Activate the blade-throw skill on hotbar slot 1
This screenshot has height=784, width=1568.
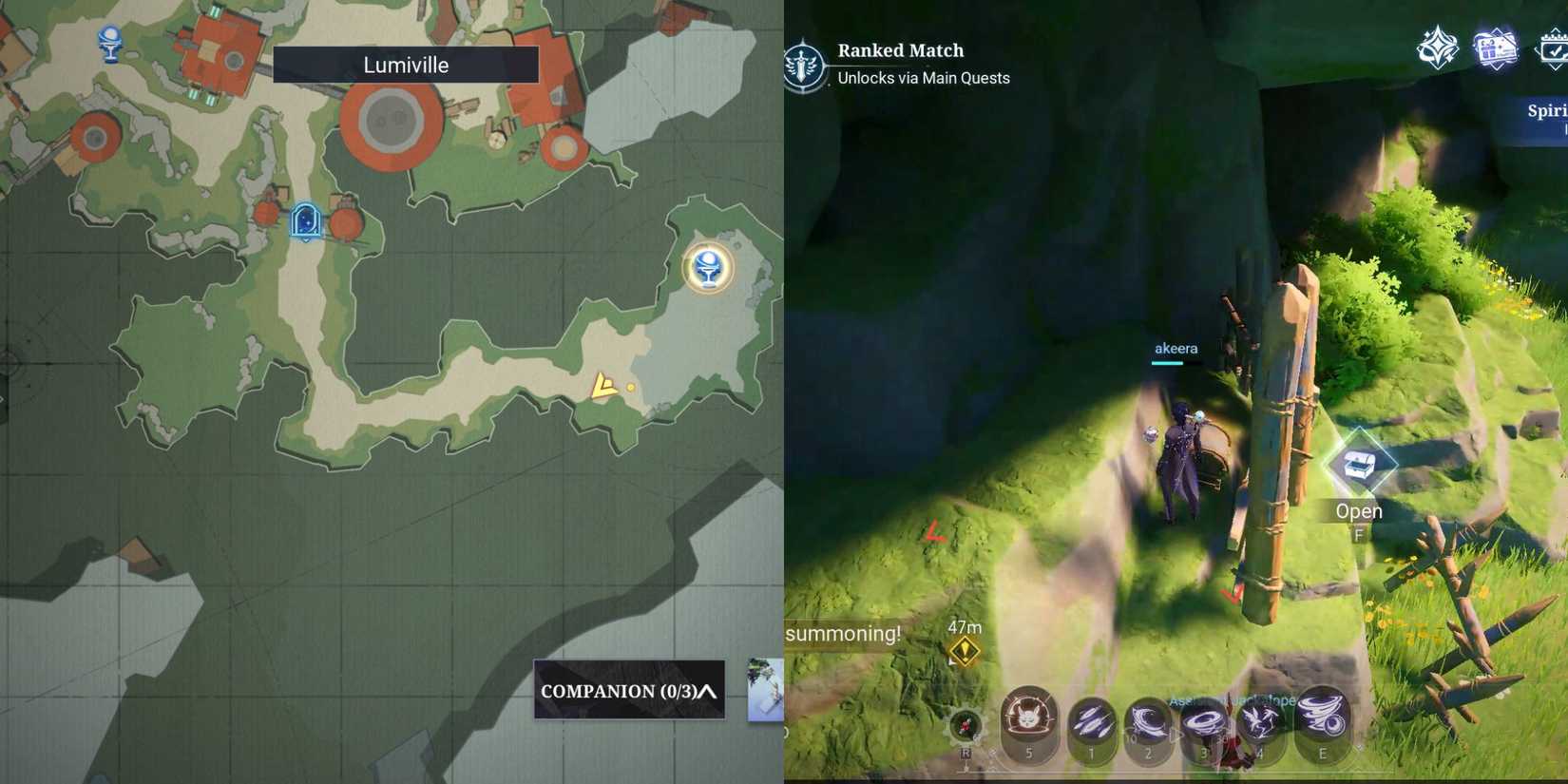[x=1091, y=722]
